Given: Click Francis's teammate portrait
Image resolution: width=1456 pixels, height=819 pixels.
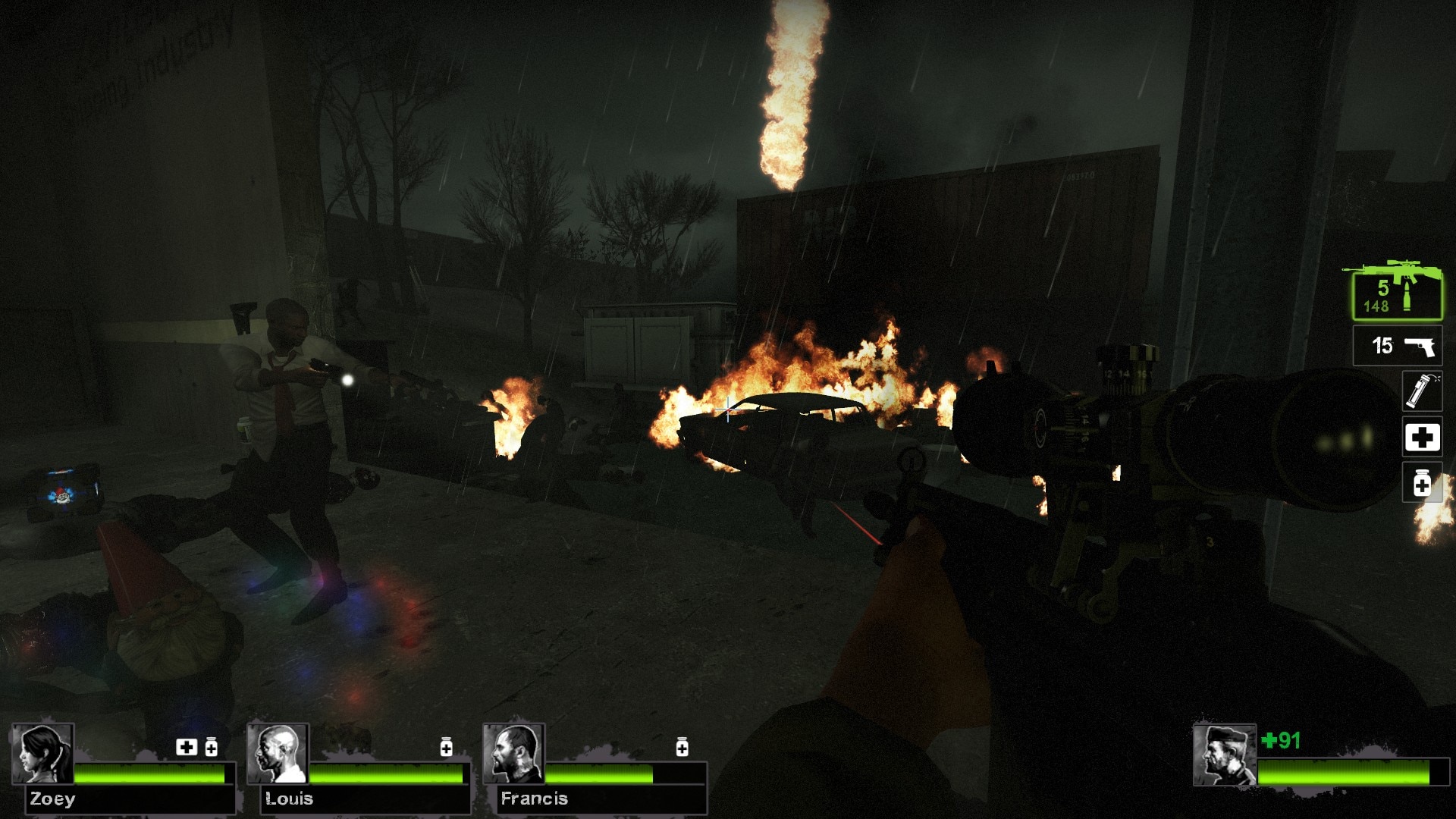Looking at the screenshot, I should point(514,754).
